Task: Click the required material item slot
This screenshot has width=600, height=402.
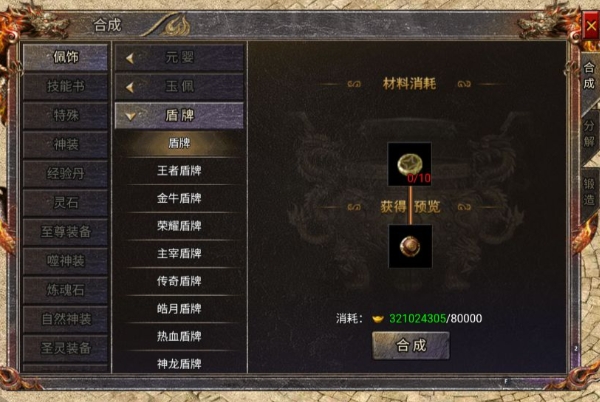Action: (x=409, y=164)
